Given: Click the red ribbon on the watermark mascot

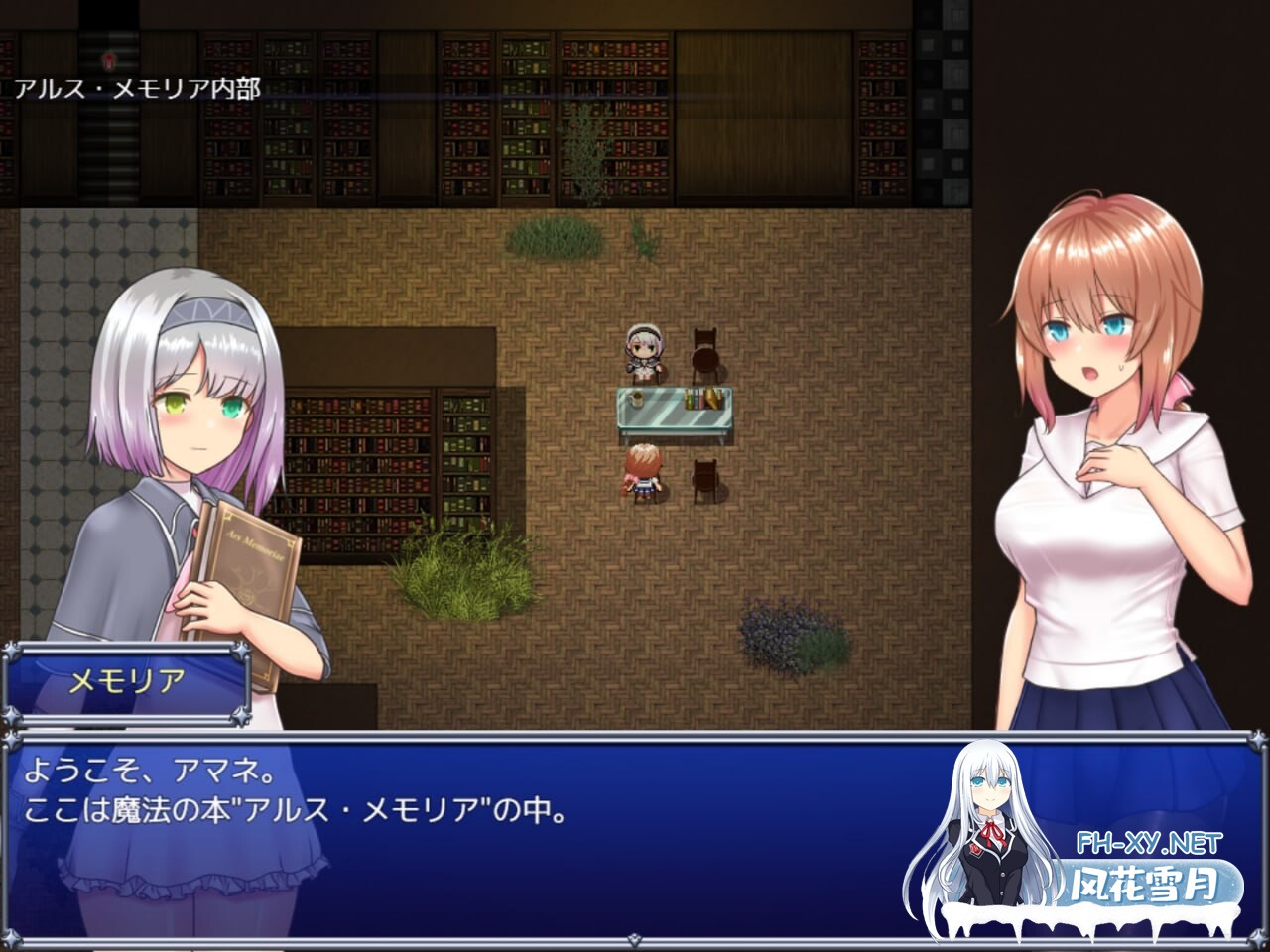Looking at the screenshot, I should (x=991, y=831).
